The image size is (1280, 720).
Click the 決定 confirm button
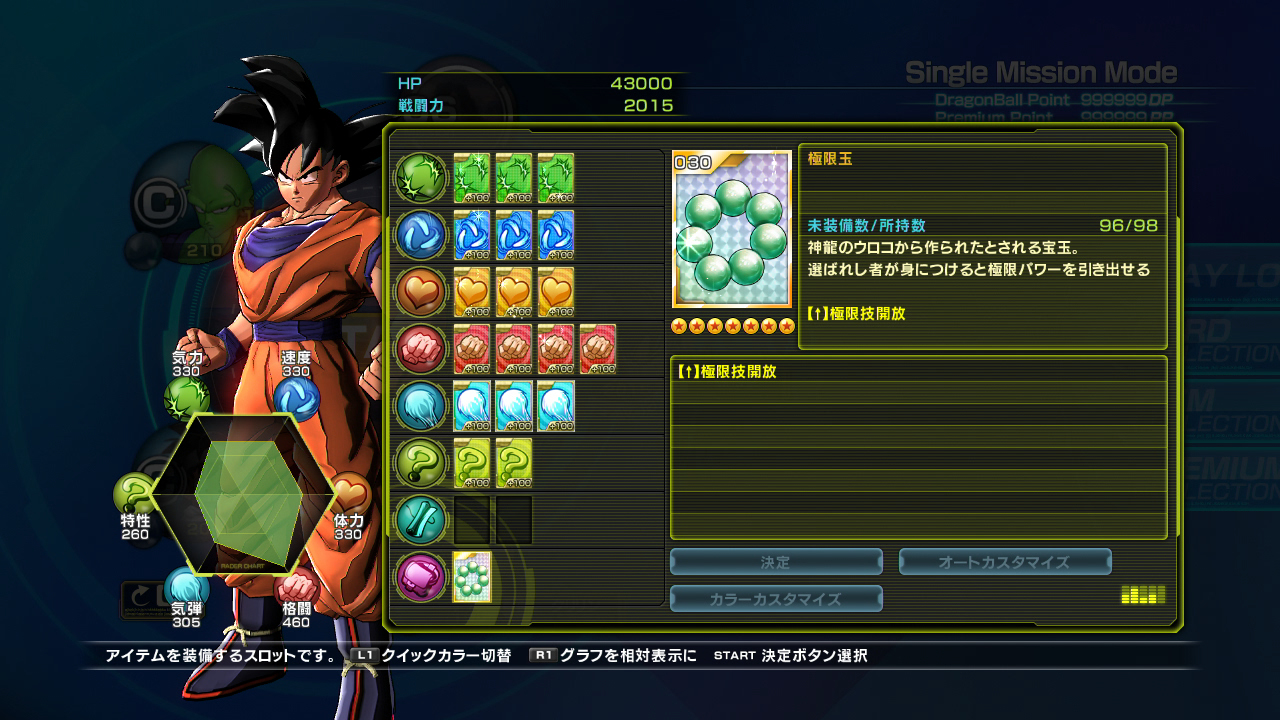pyautogui.click(x=776, y=562)
